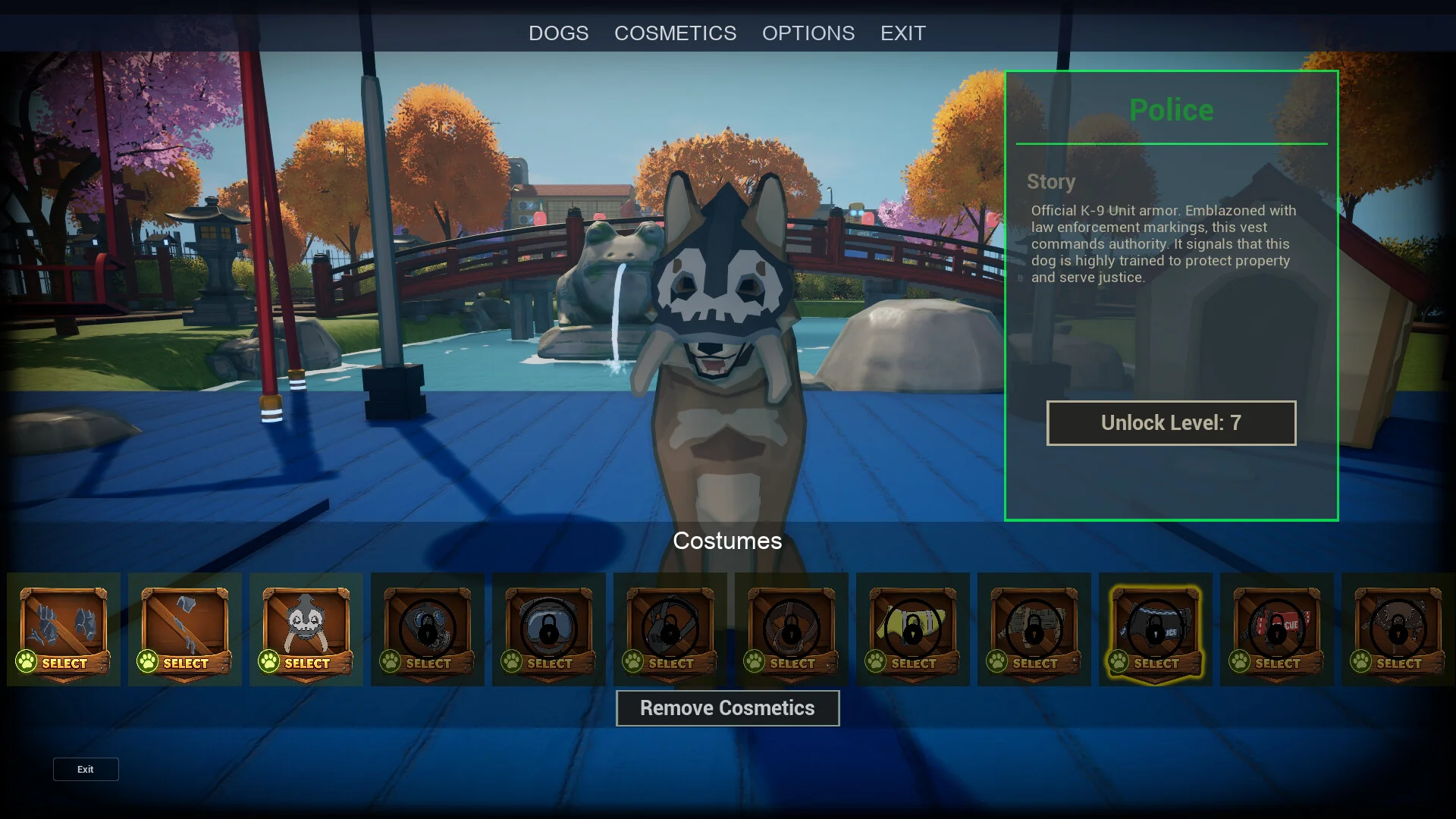Choose the locked gas mask costume

coord(428,631)
